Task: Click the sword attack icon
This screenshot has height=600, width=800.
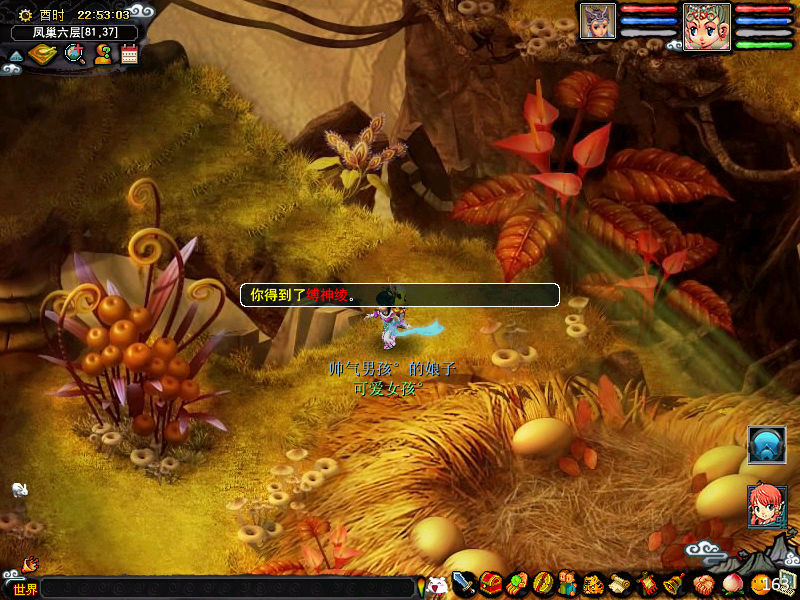Action: 464,583
